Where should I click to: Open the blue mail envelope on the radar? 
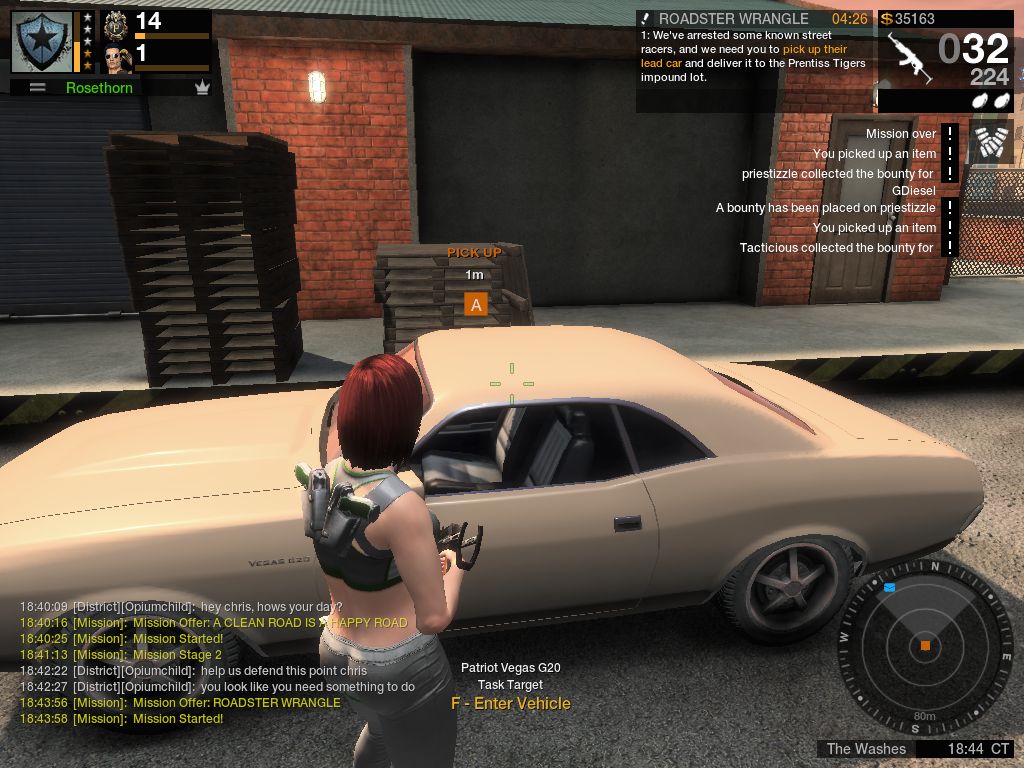889,588
